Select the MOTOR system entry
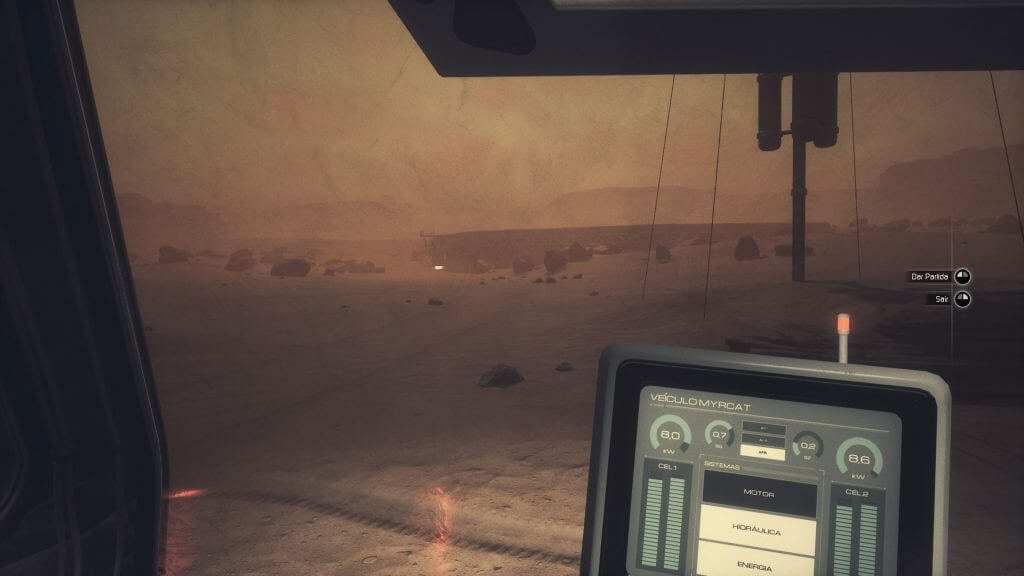This screenshot has height=576, width=1024. coord(759,493)
